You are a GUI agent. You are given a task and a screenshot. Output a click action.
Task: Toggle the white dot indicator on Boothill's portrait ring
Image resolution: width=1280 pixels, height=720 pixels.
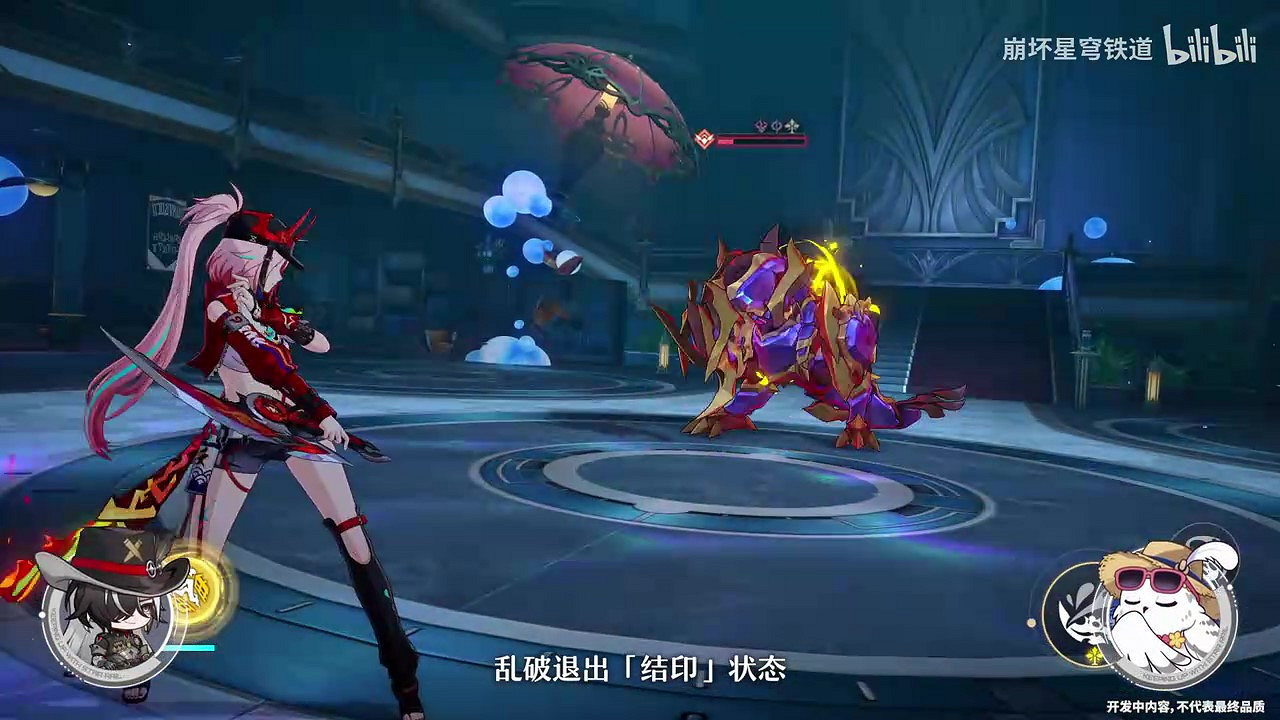(x=41, y=614)
